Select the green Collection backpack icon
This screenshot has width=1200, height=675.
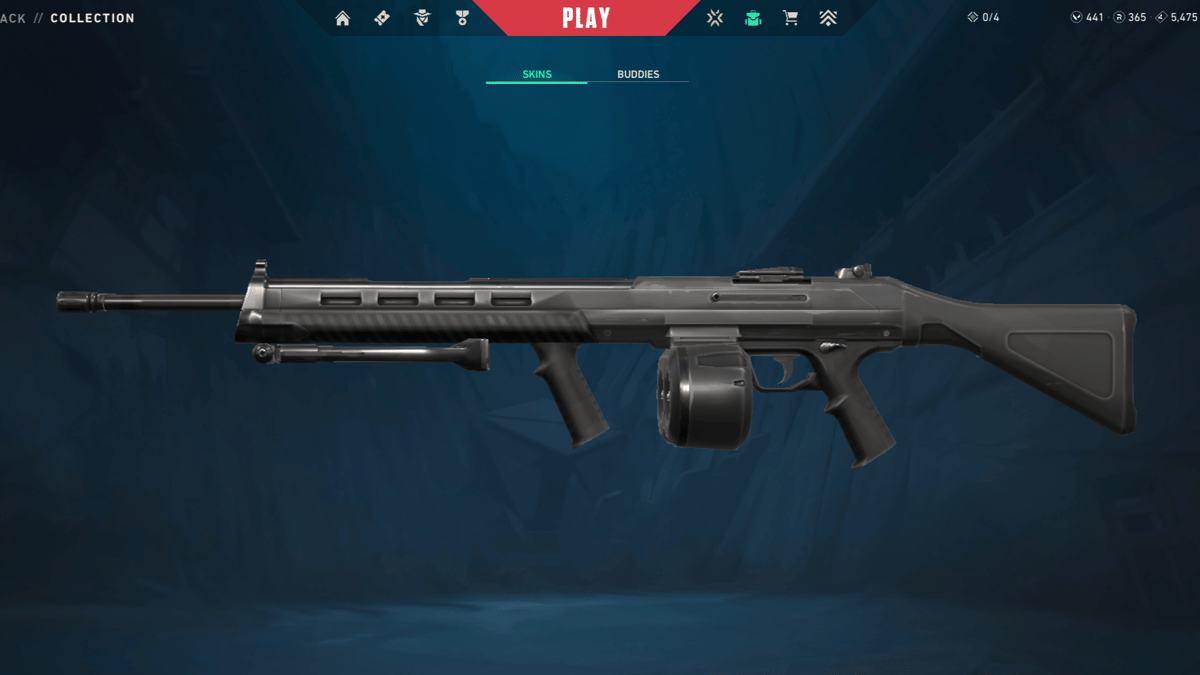(x=753, y=18)
